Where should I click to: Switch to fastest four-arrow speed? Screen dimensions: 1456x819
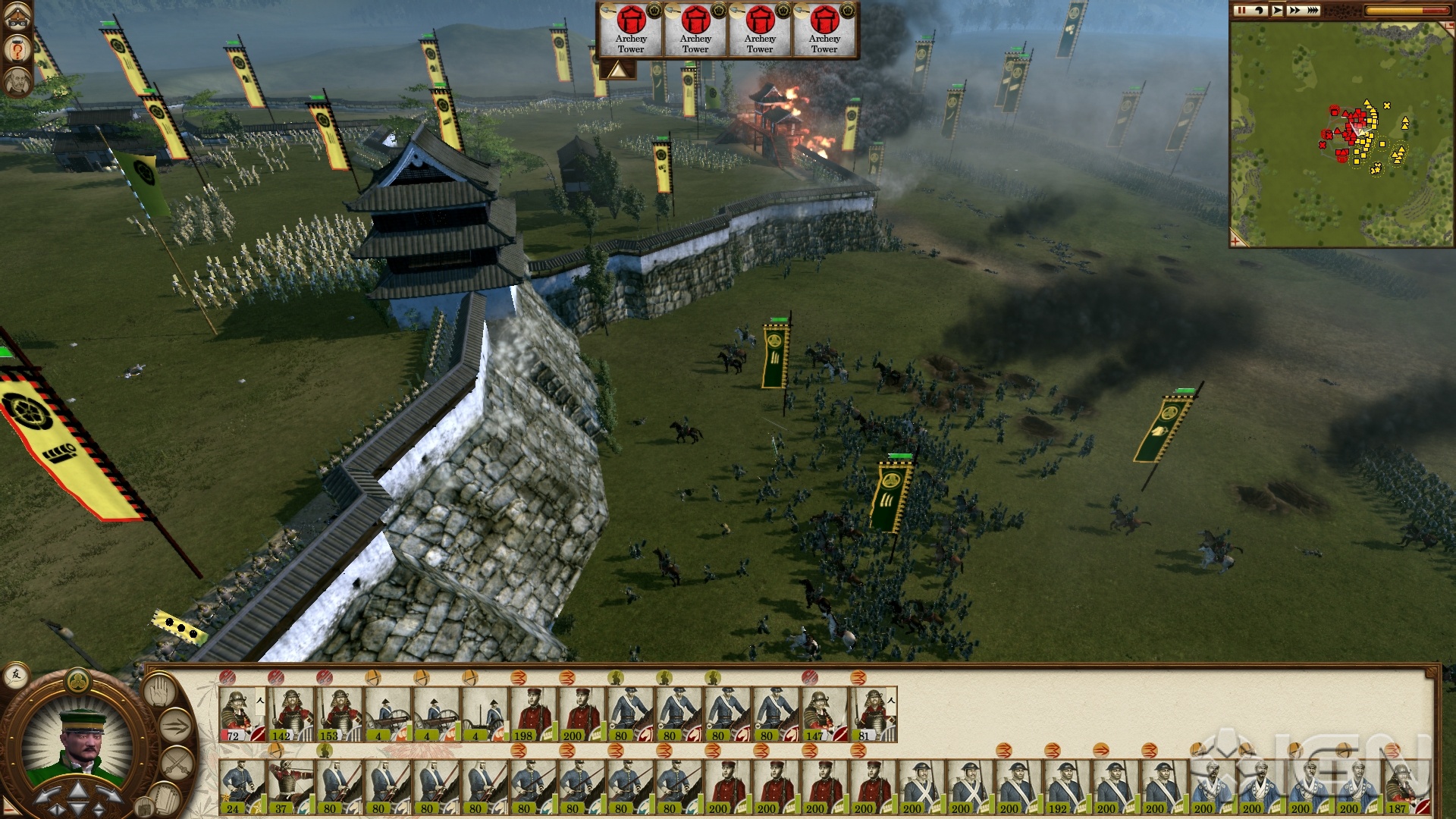point(1313,11)
